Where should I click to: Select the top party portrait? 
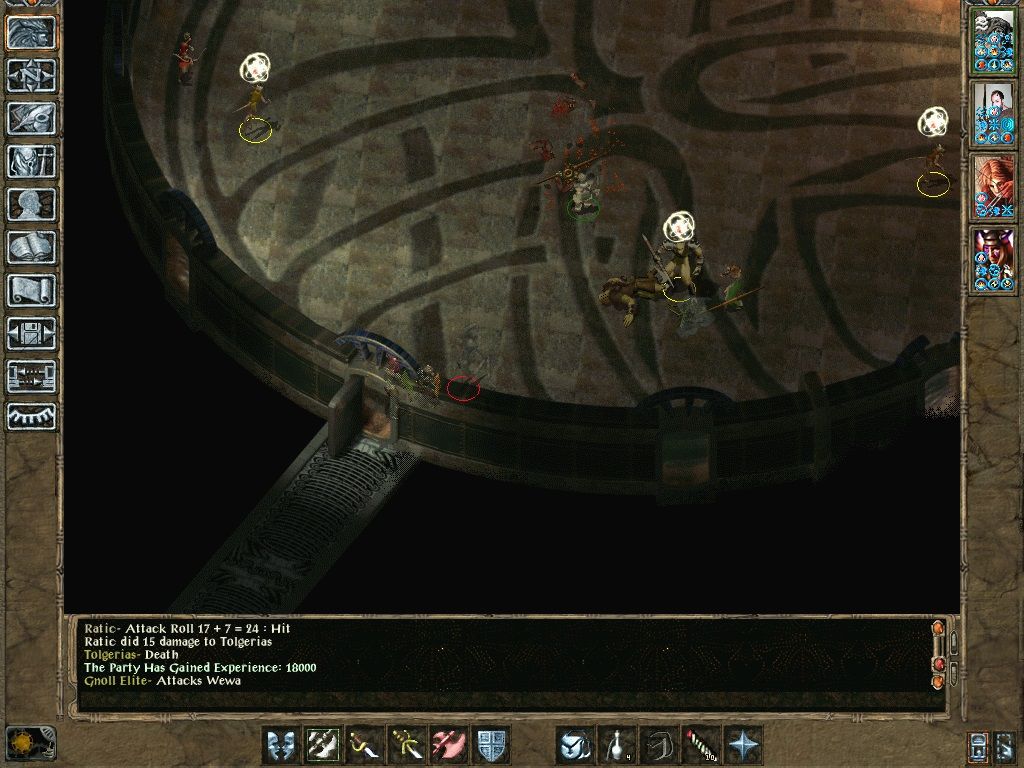[993, 40]
